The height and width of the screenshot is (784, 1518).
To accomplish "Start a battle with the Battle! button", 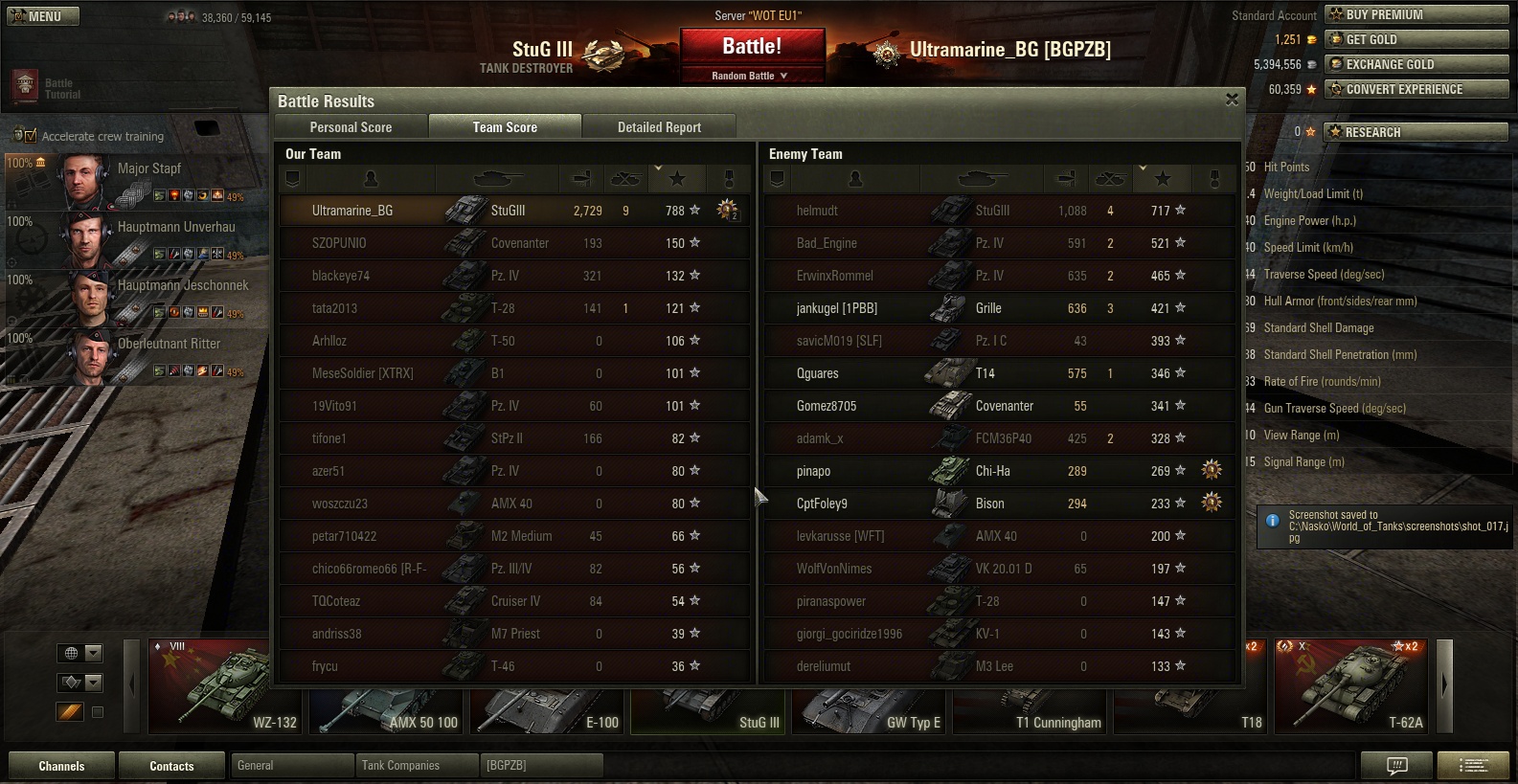I will (752, 47).
